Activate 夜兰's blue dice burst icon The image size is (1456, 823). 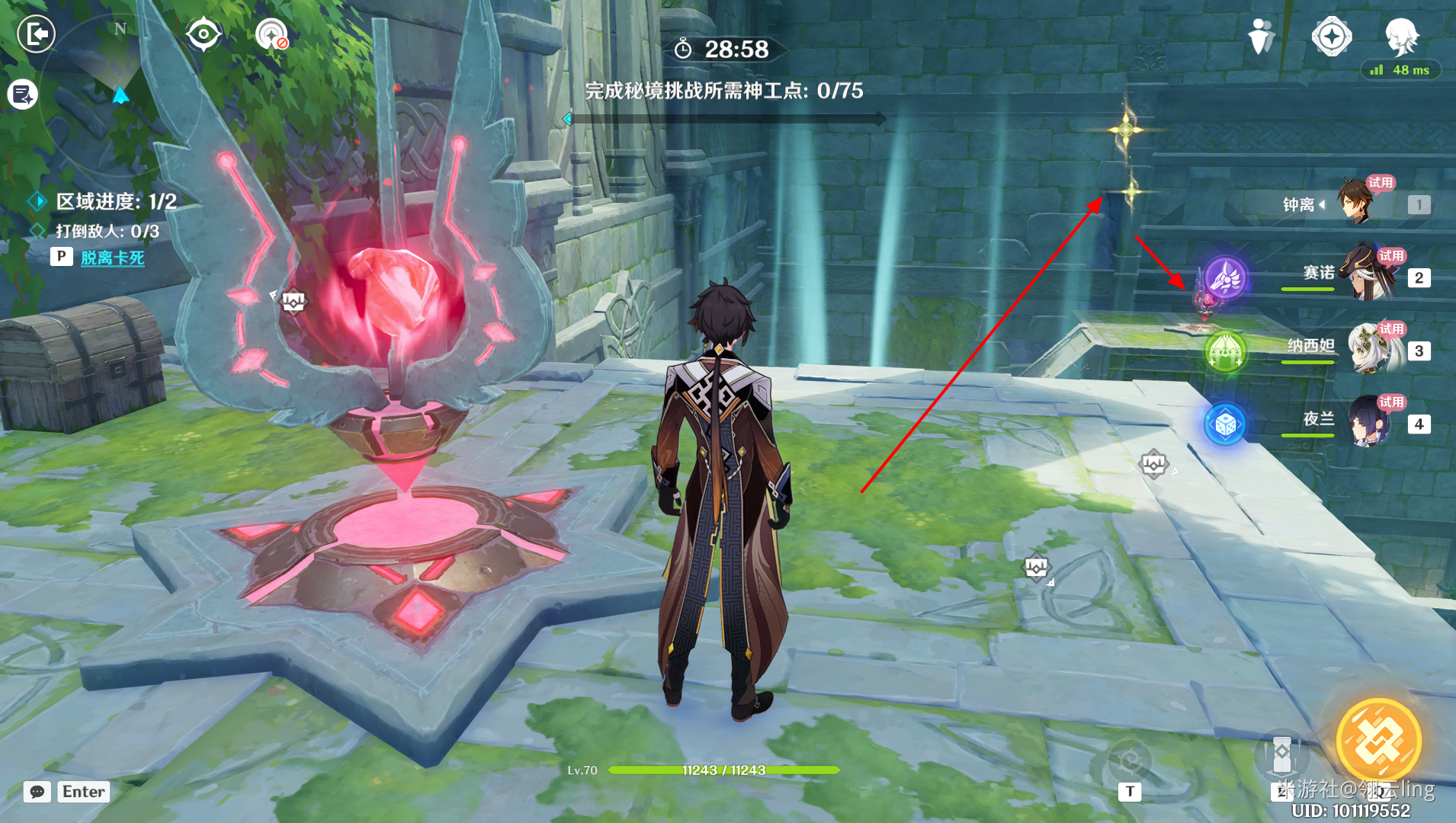click(x=1225, y=424)
